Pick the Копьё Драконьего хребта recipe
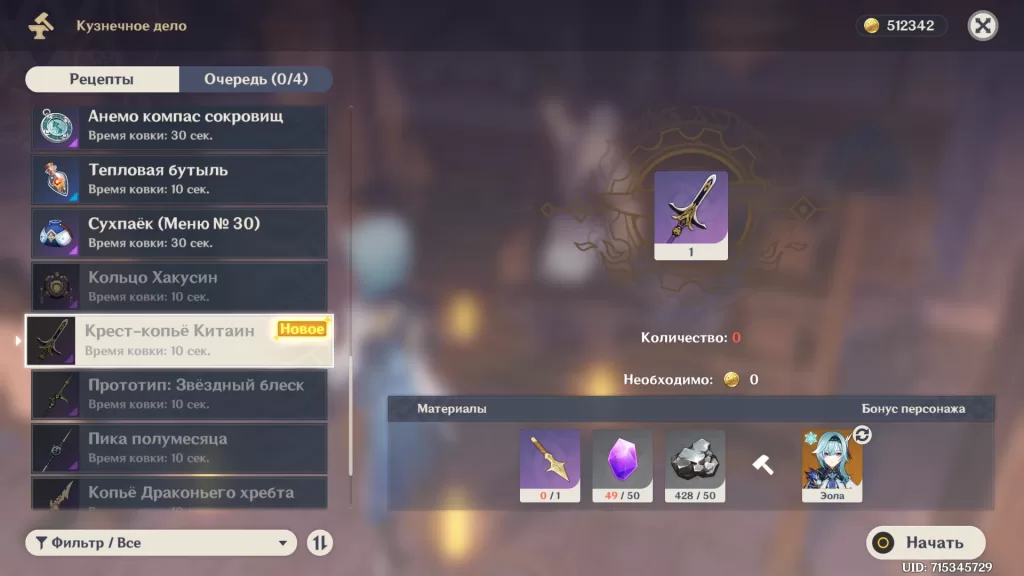 click(179, 493)
